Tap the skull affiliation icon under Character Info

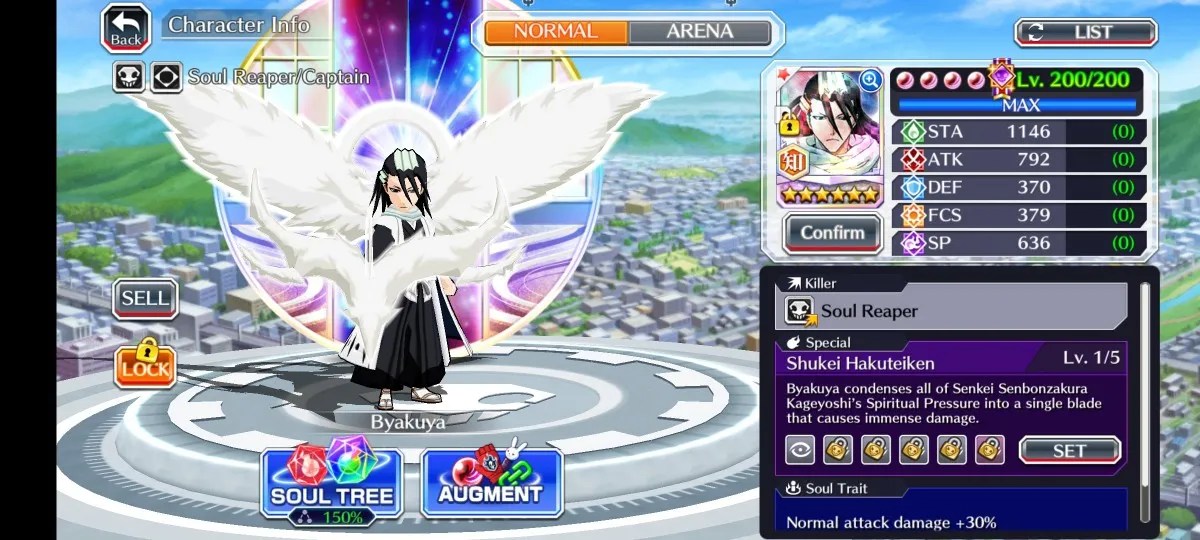[x=129, y=77]
